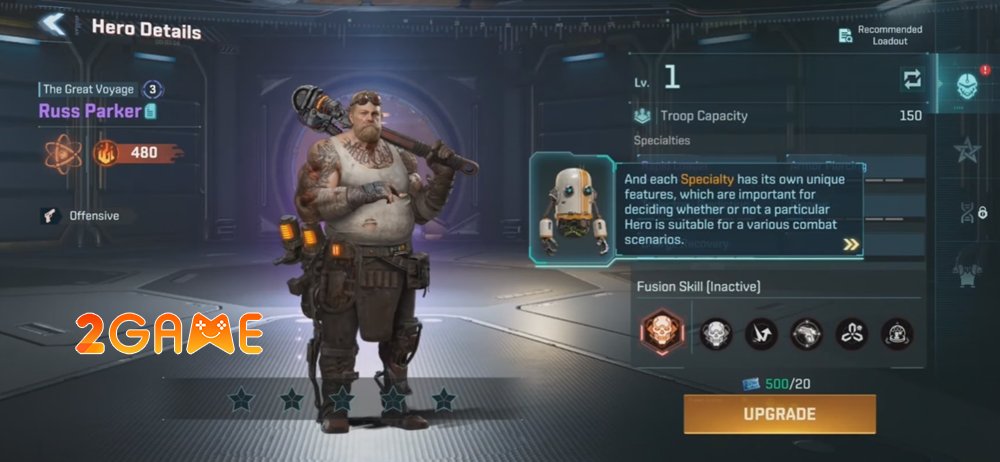Open the Recommended Loadout

[x=878, y=35]
